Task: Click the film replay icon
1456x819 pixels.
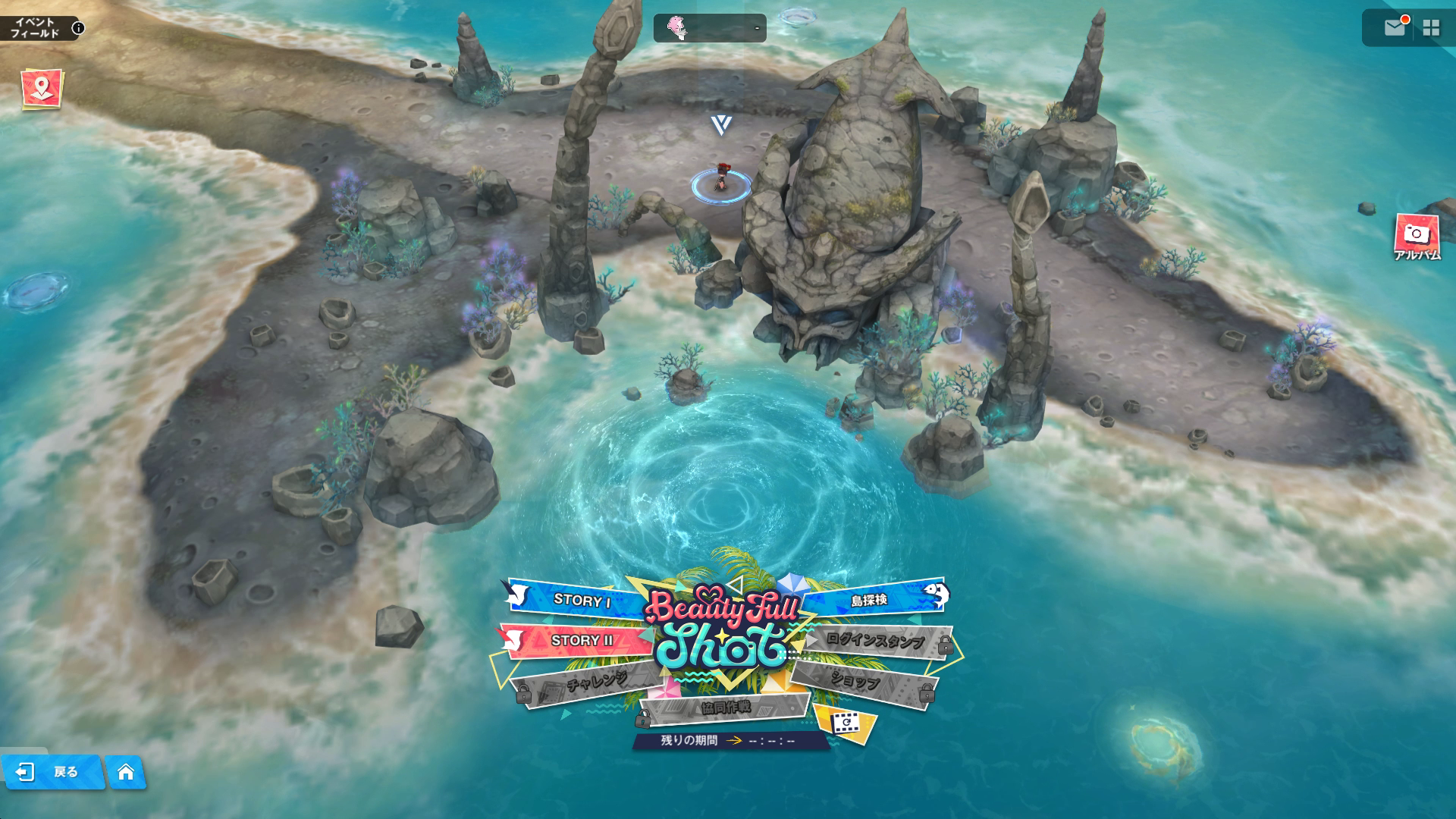Action: (x=844, y=723)
